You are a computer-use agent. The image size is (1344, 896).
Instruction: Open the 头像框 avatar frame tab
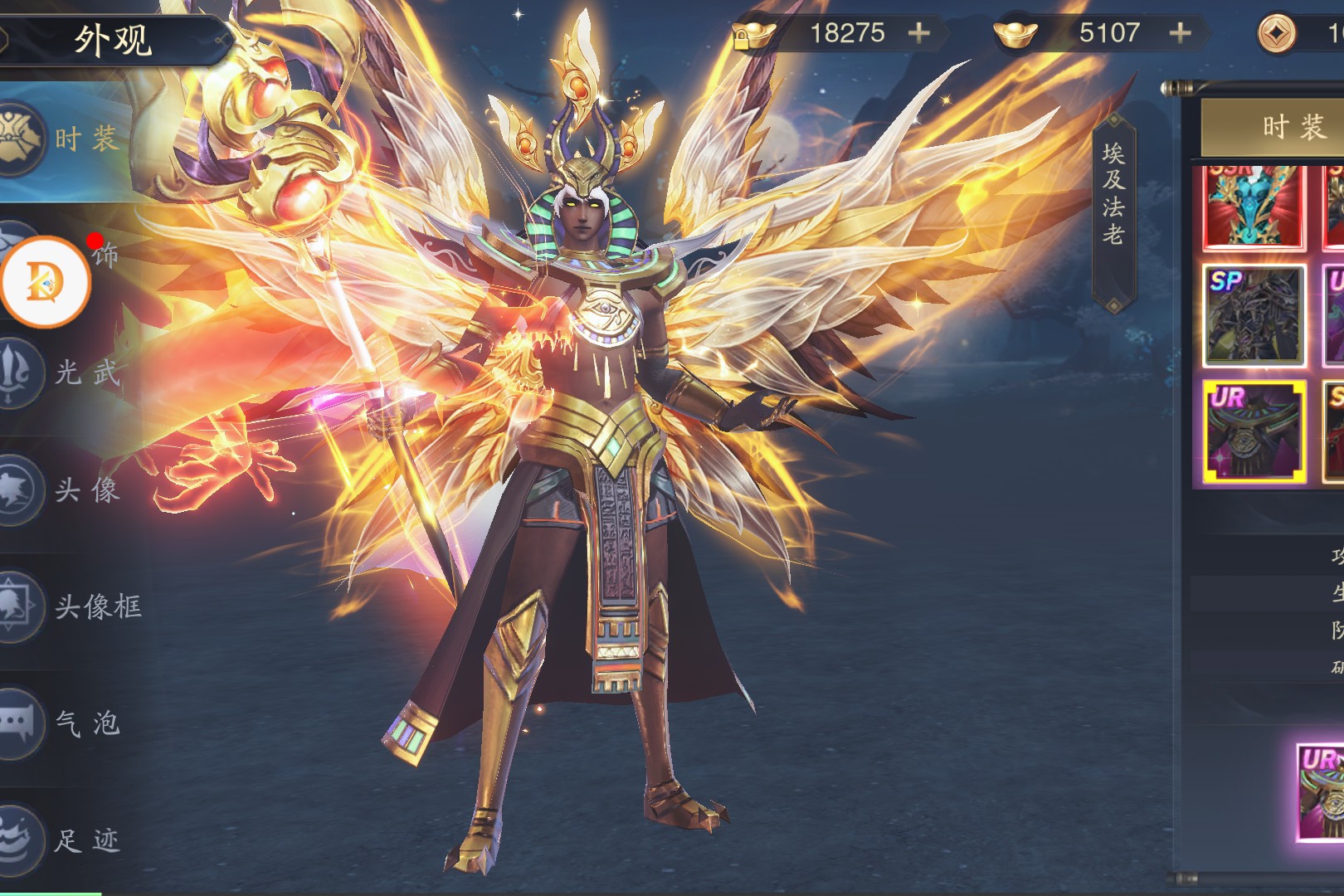point(71,606)
